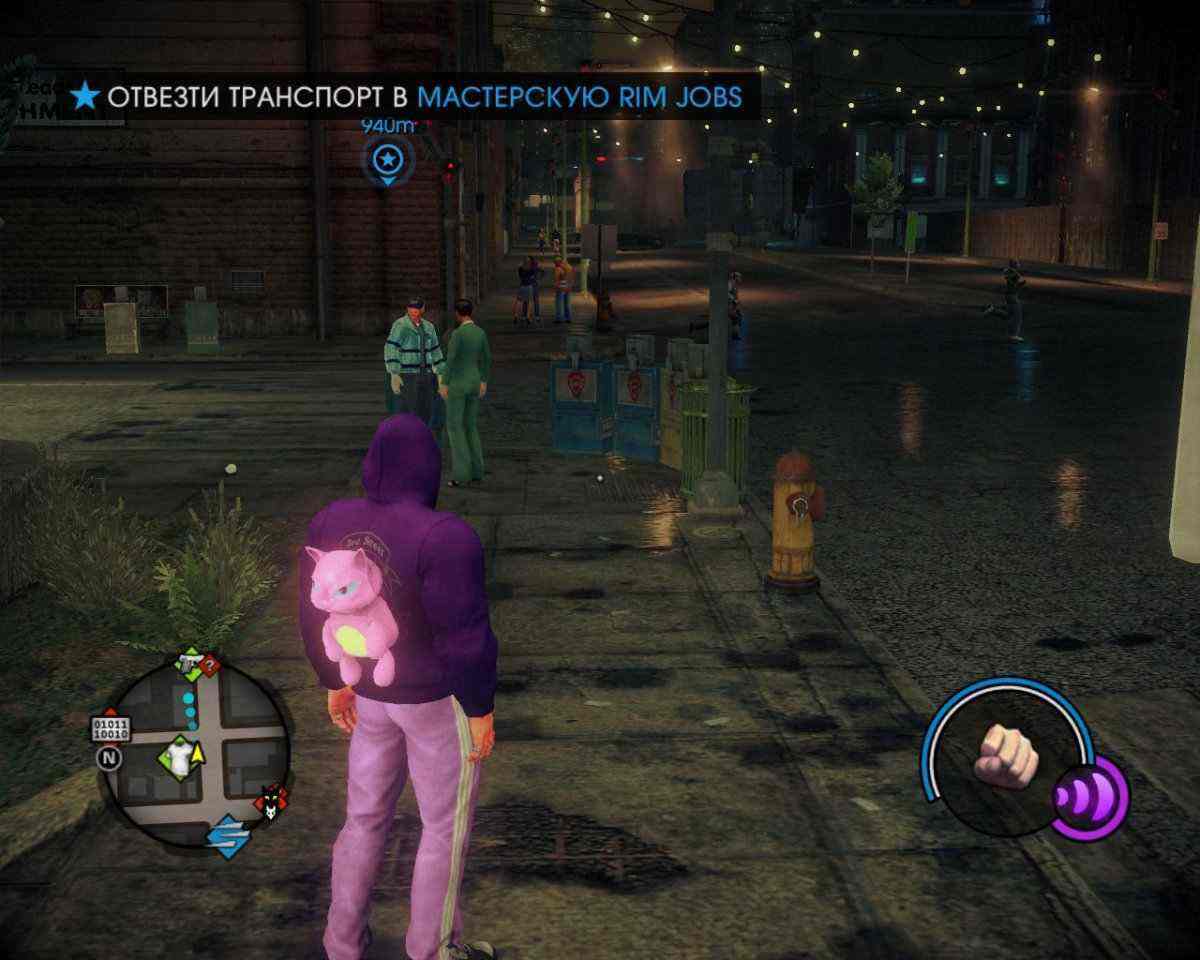The height and width of the screenshot is (960, 1200).
Task: Click the north compass indicator
Action: click(108, 758)
